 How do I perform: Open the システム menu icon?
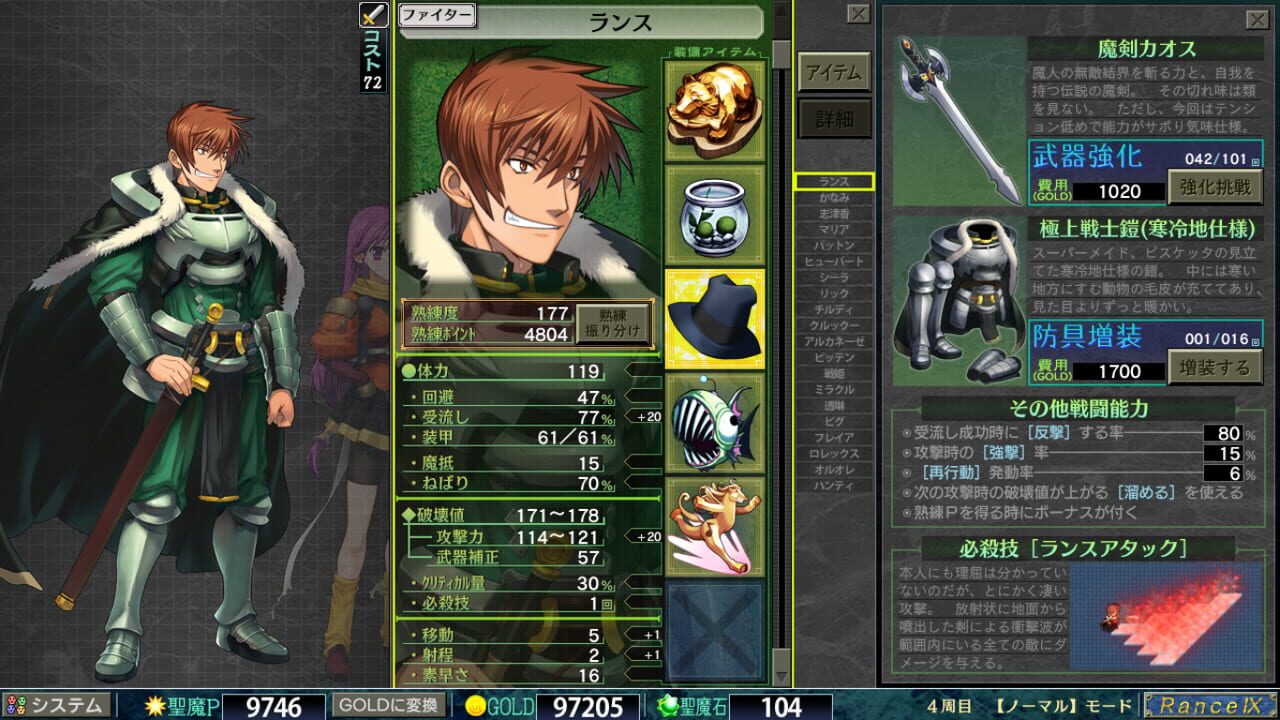40,706
